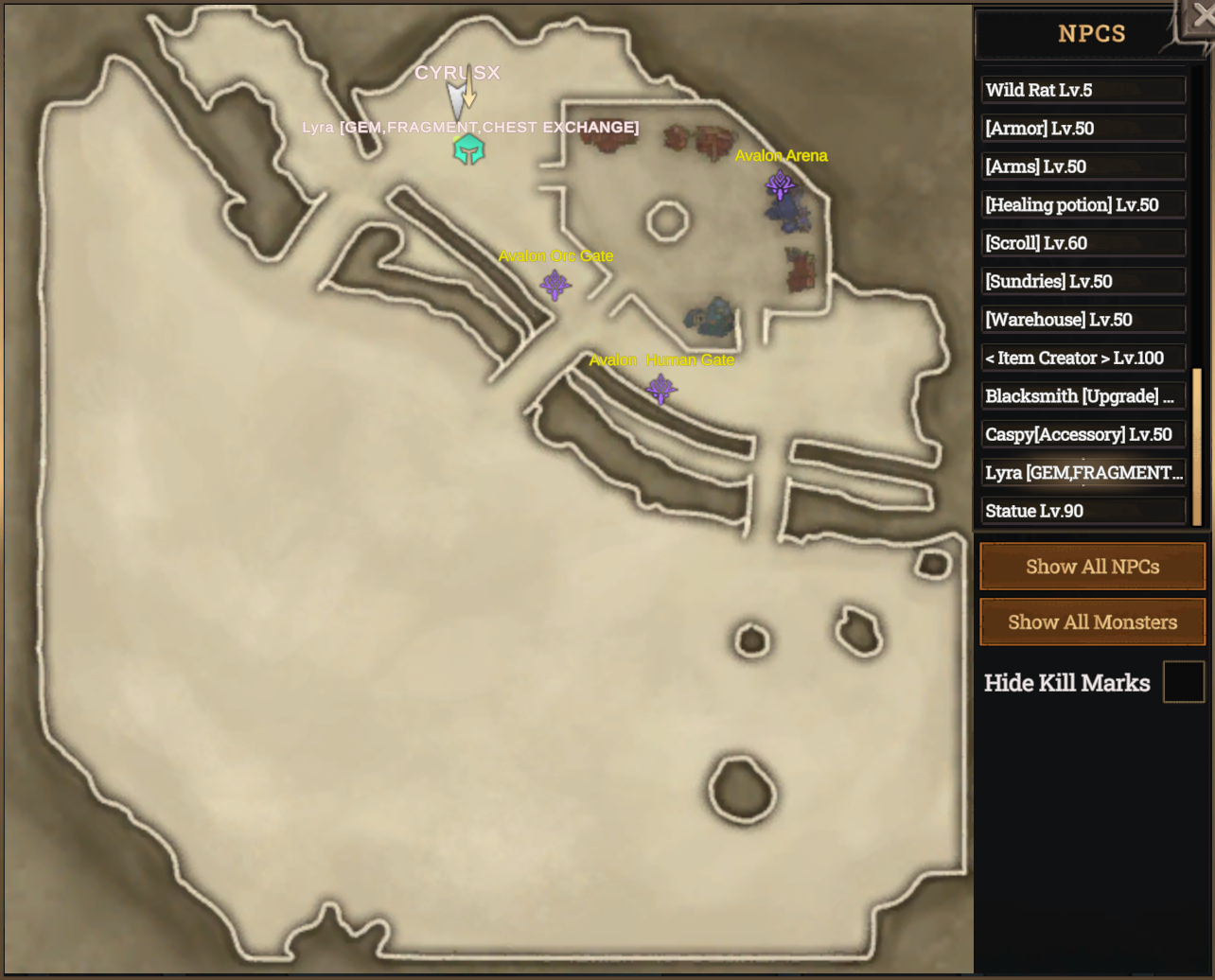Open the < Item Creator > Lv.100 entry

click(x=1083, y=358)
